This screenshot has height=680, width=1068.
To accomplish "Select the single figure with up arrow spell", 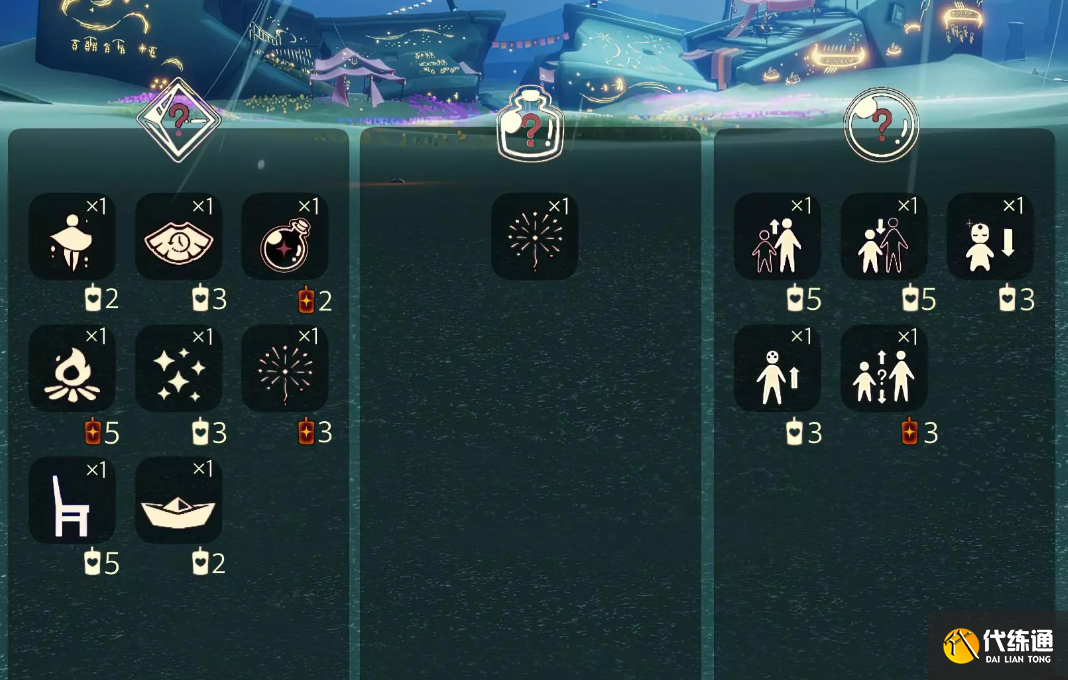I will [x=777, y=368].
